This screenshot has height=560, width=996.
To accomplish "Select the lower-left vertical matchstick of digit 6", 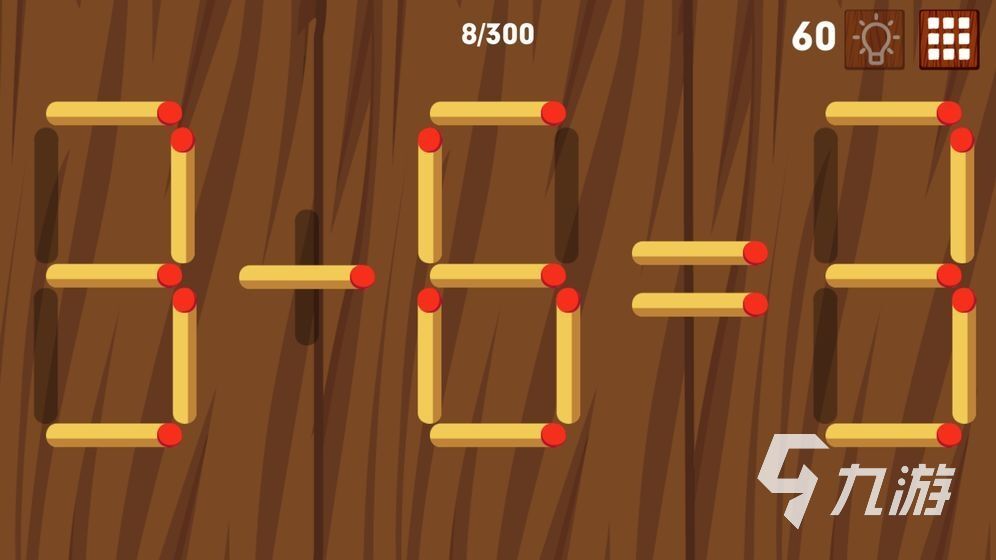I will pyautogui.click(x=430, y=355).
